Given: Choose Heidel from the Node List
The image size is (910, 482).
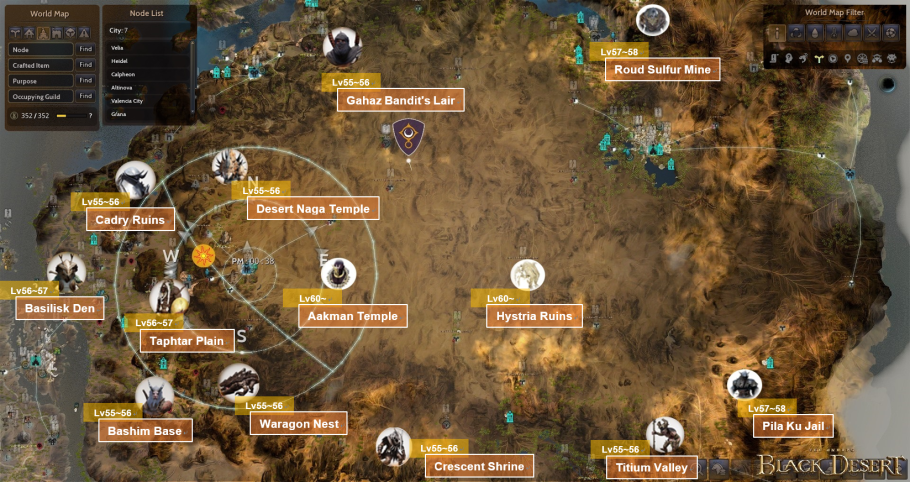Looking at the screenshot, I should (118, 61).
